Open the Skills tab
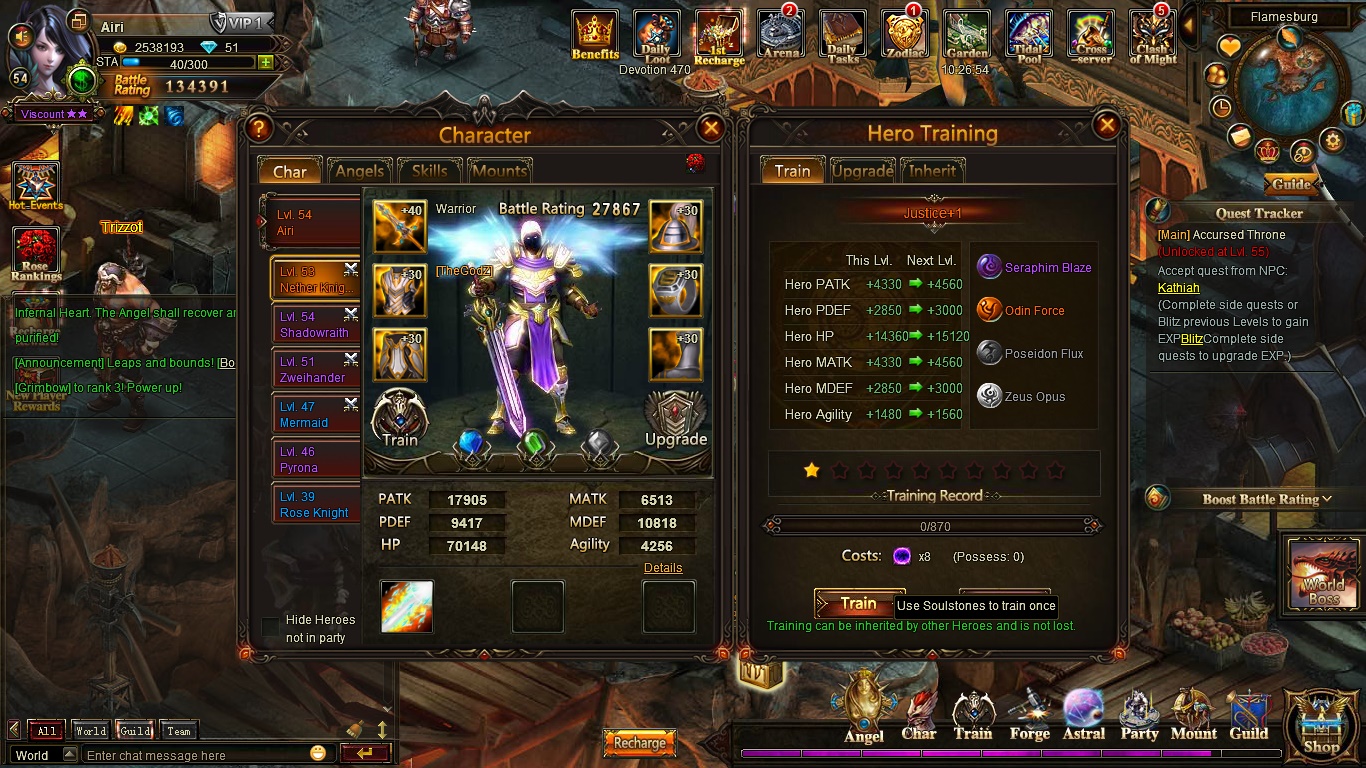 click(429, 171)
